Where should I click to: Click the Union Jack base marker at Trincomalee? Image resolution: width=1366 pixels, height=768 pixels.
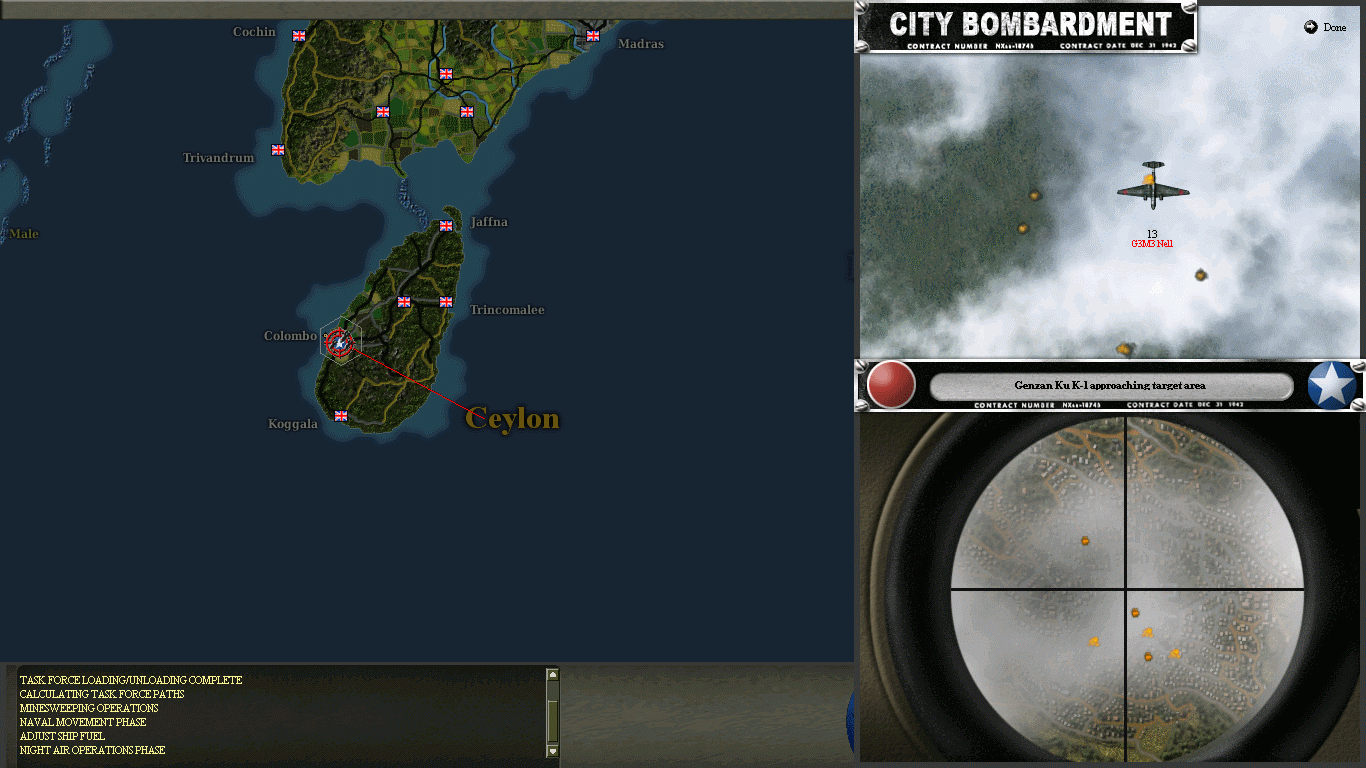[x=445, y=300]
